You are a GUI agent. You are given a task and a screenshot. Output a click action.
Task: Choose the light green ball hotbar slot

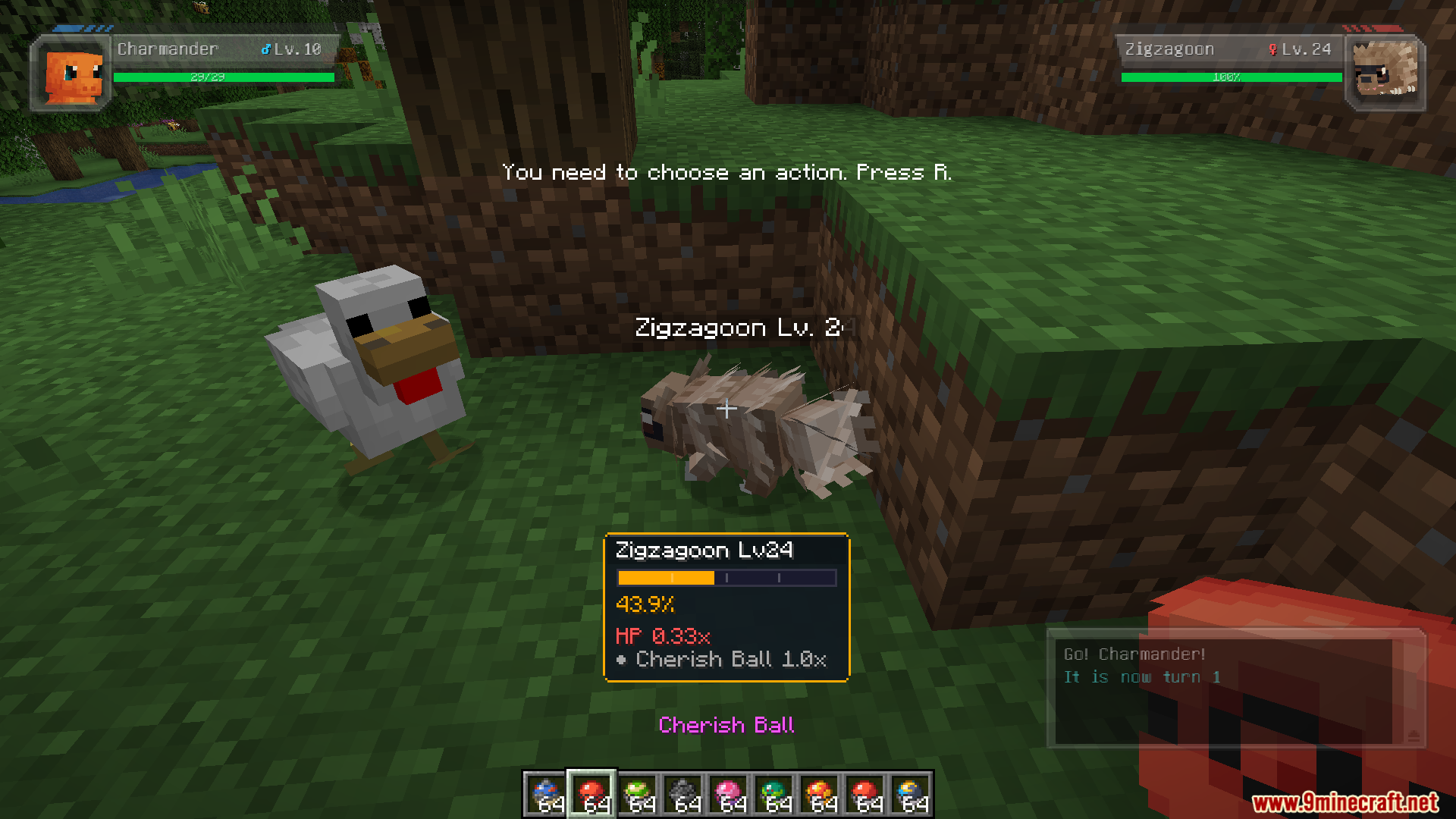(x=638, y=795)
